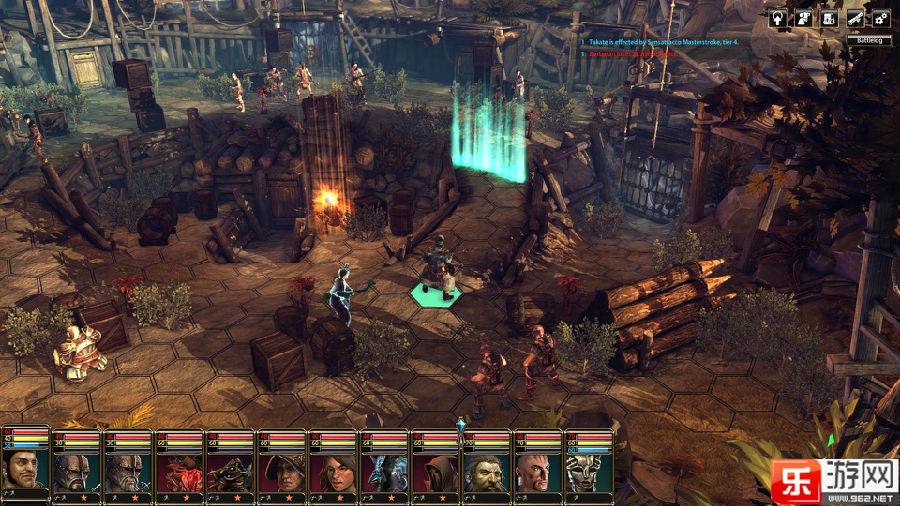Click the circled up-arrow icon
Viewport: 900px width, 506px height.
777,18
